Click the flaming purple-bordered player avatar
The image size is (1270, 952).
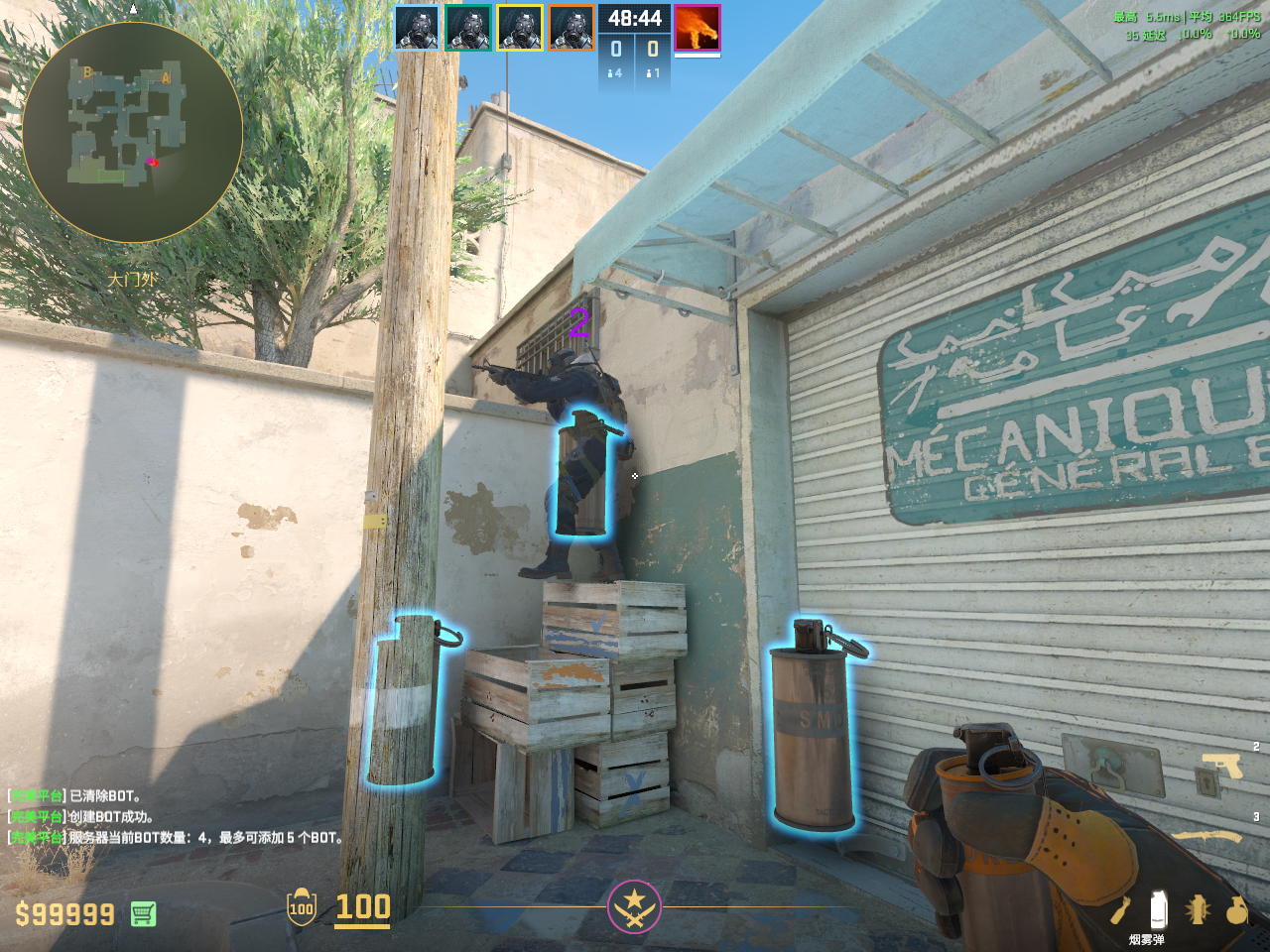tap(698, 28)
